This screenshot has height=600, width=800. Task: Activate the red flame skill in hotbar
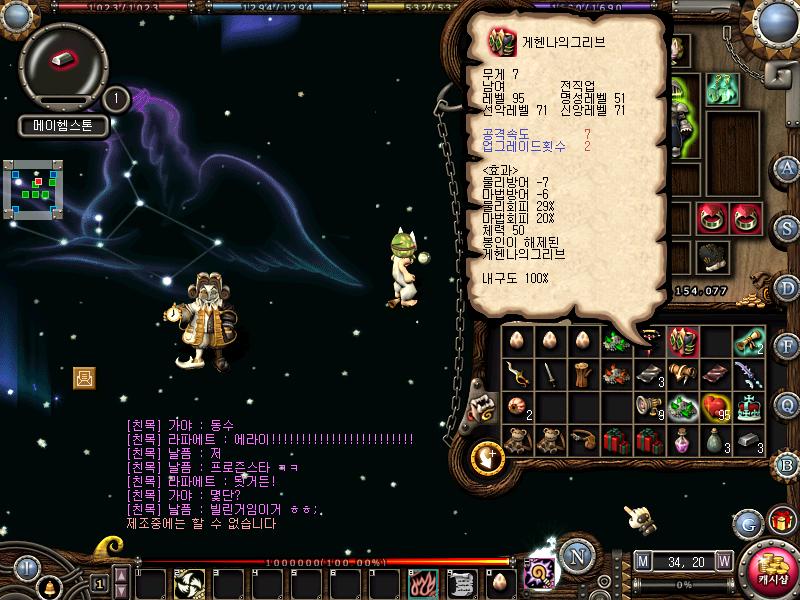[422, 581]
